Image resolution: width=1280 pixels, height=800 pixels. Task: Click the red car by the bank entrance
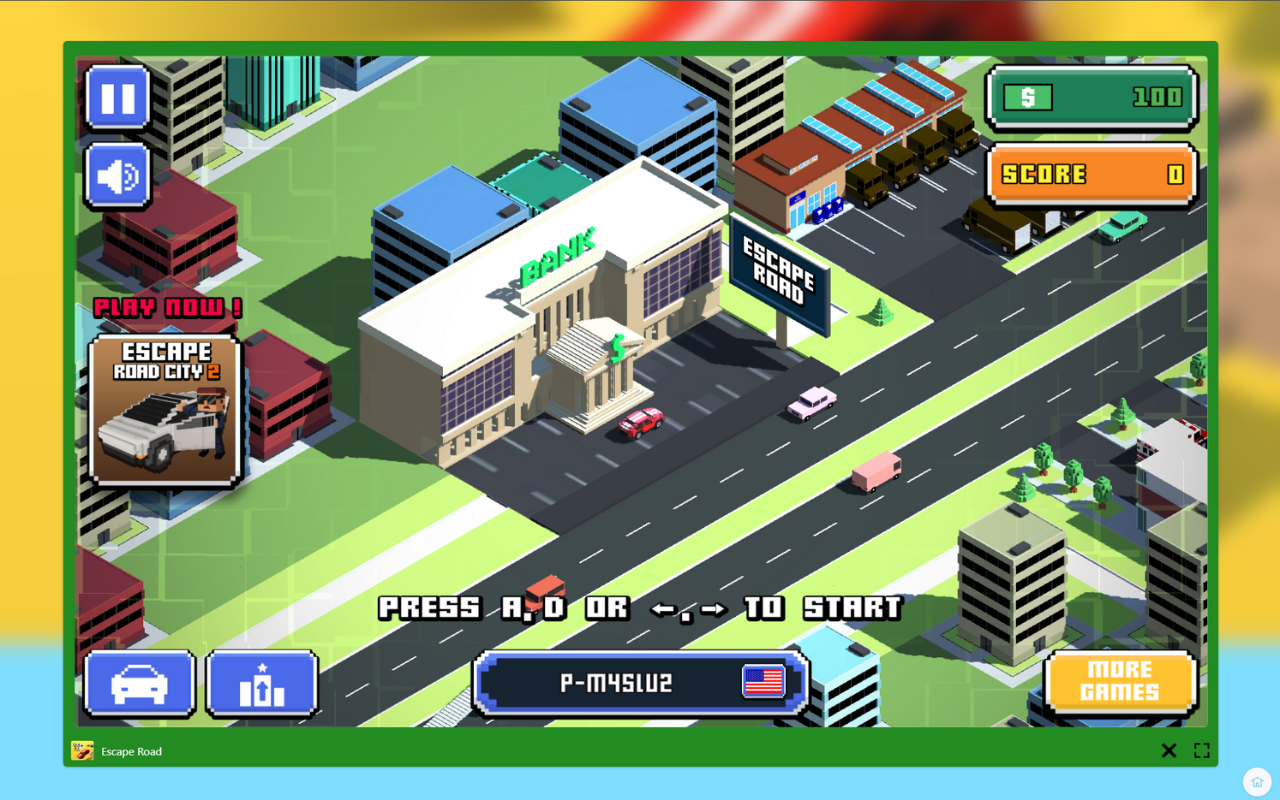pos(640,422)
